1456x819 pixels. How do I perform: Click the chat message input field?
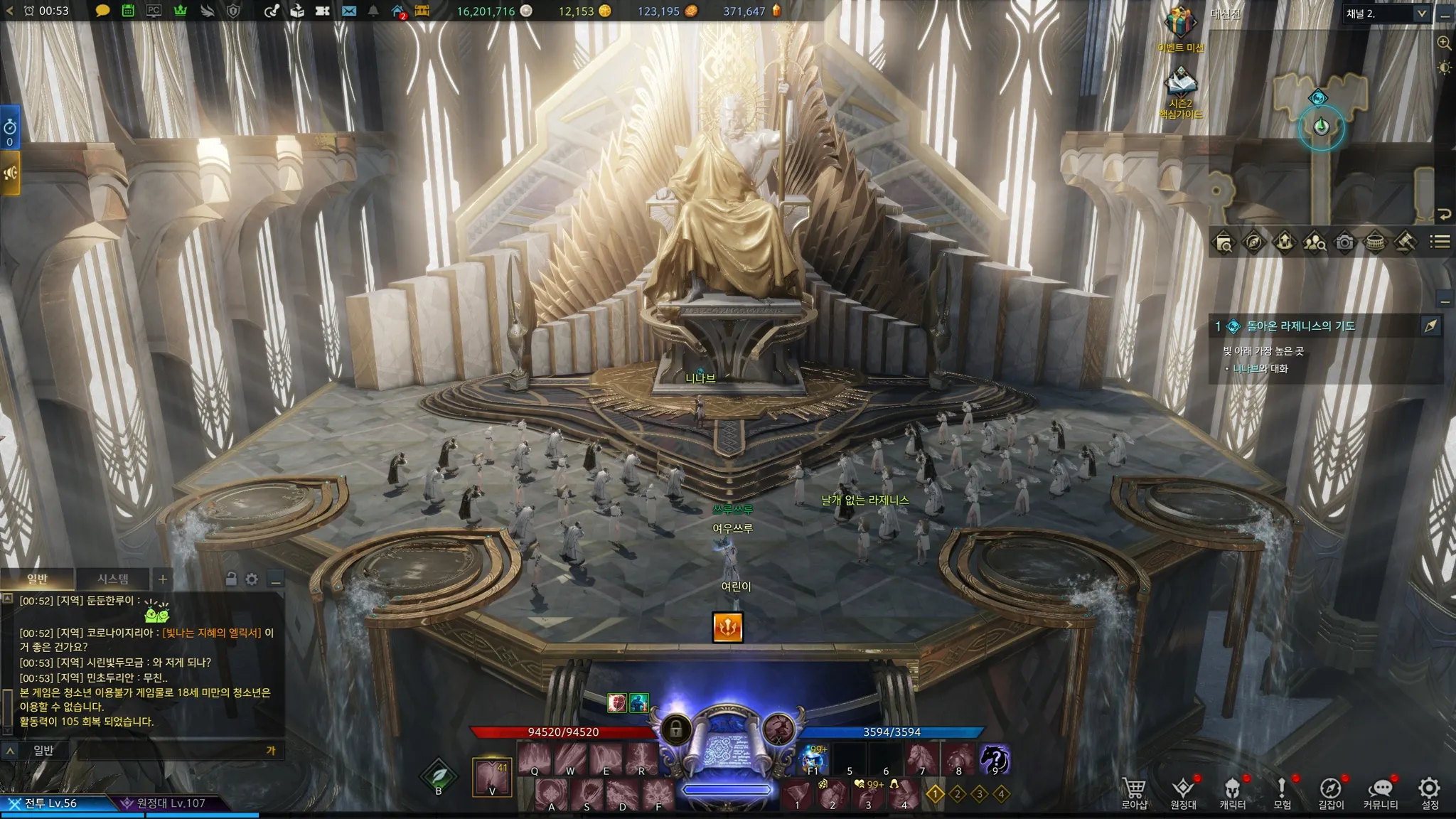171,750
